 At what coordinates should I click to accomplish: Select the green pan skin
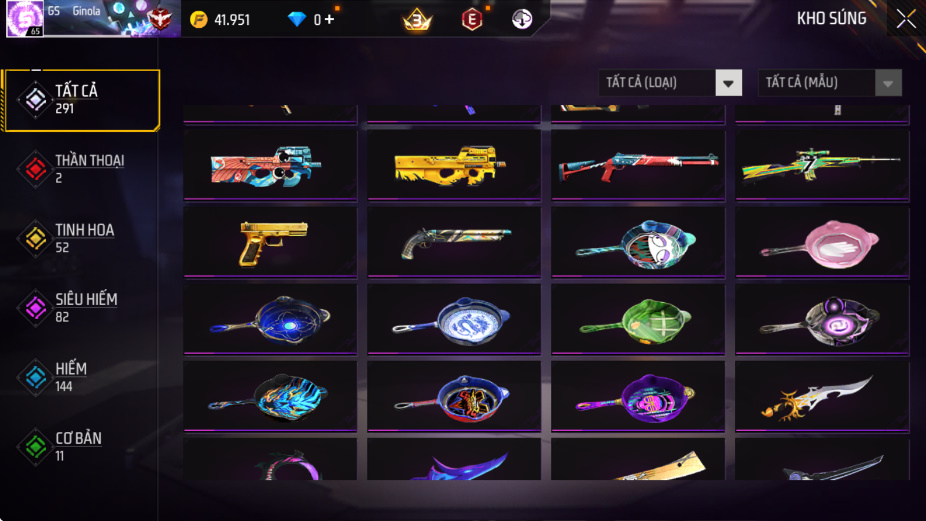click(x=637, y=320)
